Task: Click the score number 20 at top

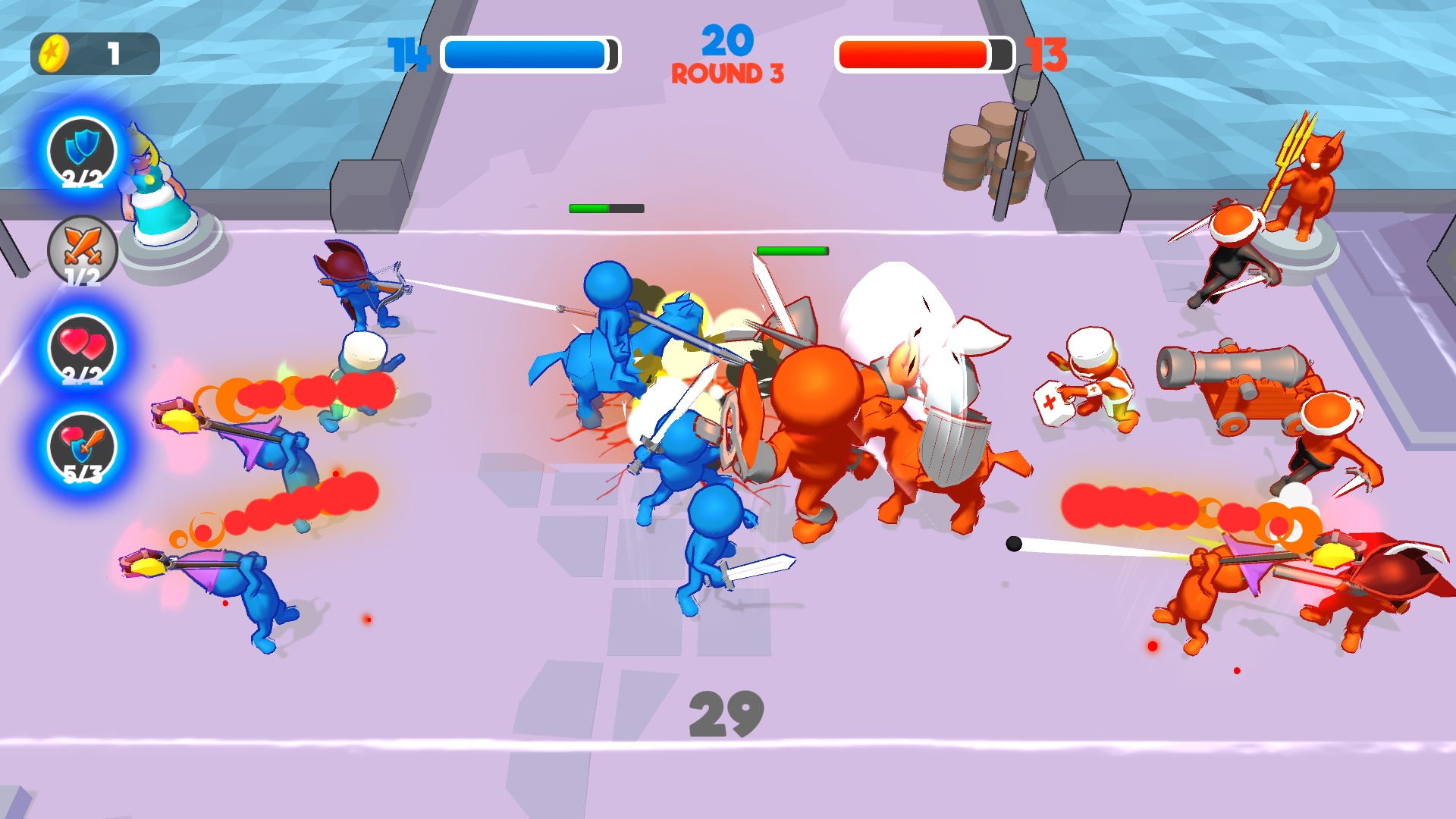Action: (x=727, y=42)
